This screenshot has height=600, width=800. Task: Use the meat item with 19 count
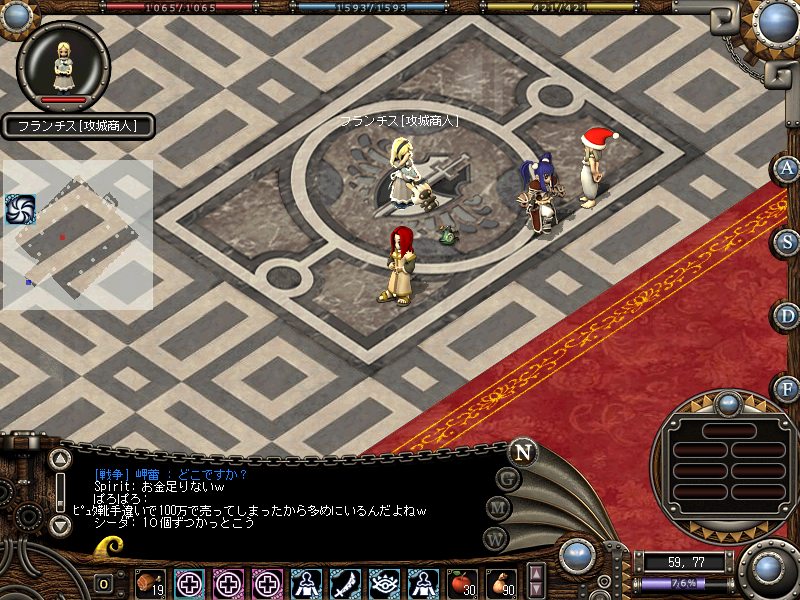[x=151, y=583]
